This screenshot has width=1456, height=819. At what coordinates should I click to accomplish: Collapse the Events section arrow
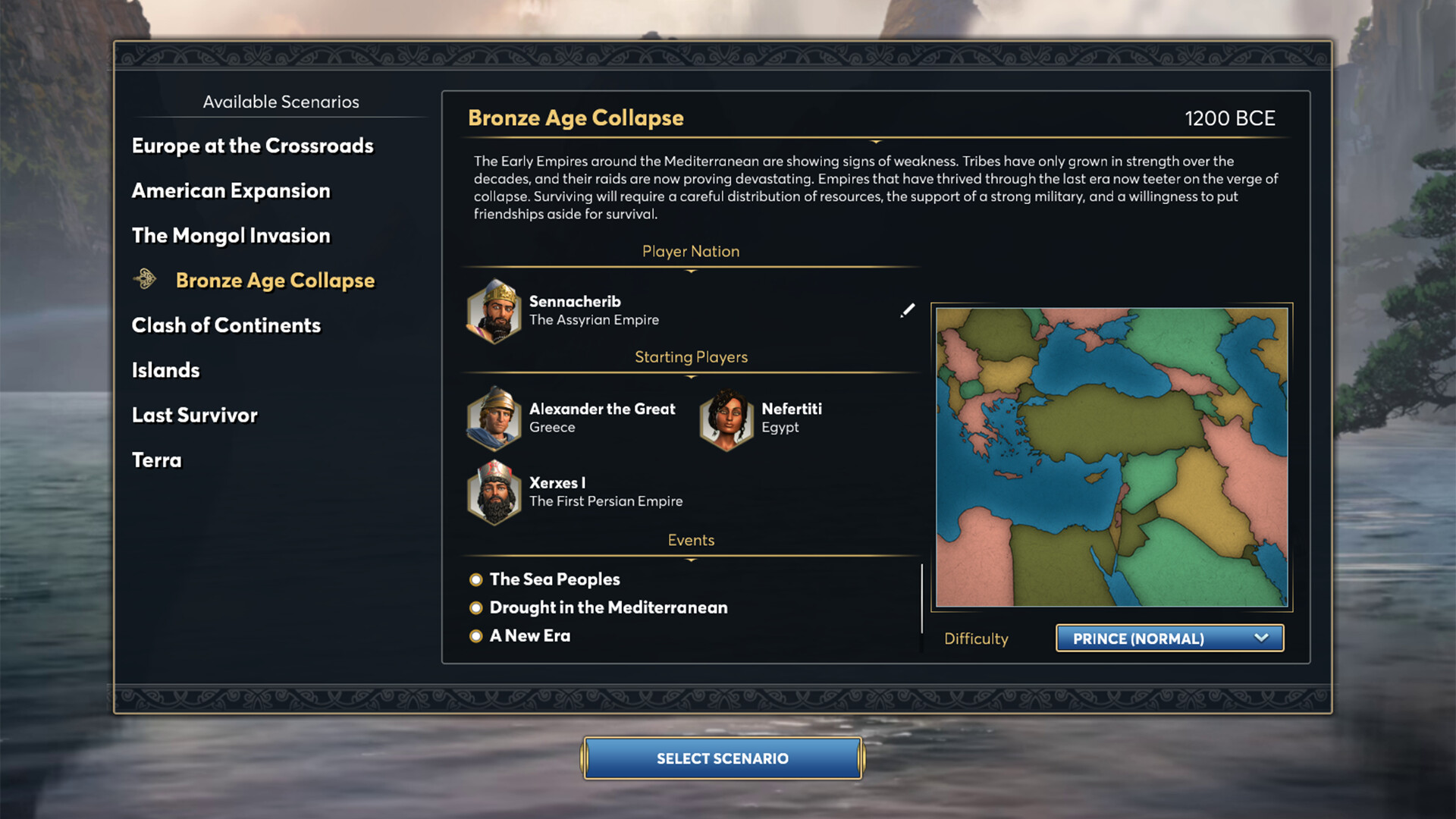(690, 558)
